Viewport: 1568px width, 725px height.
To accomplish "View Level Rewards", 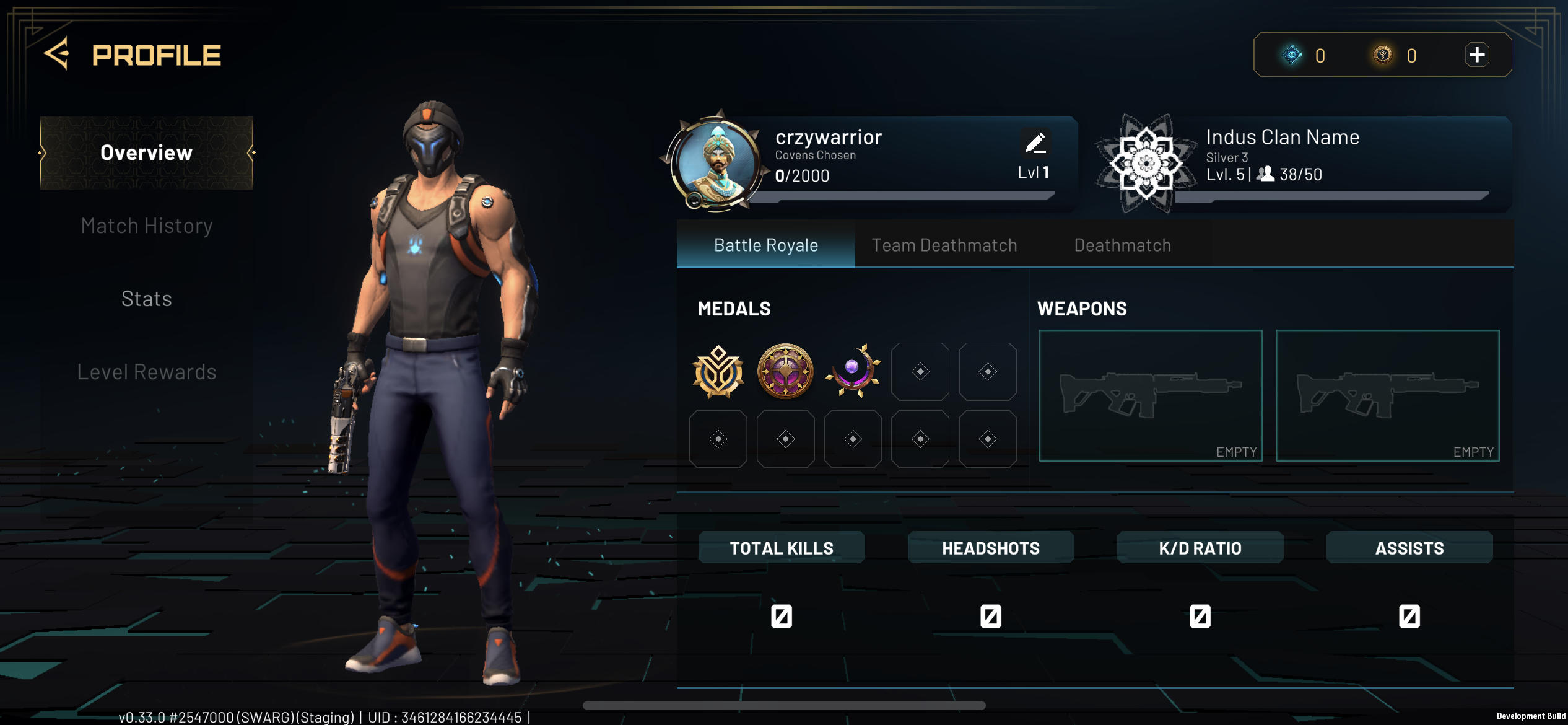I will (x=147, y=372).
